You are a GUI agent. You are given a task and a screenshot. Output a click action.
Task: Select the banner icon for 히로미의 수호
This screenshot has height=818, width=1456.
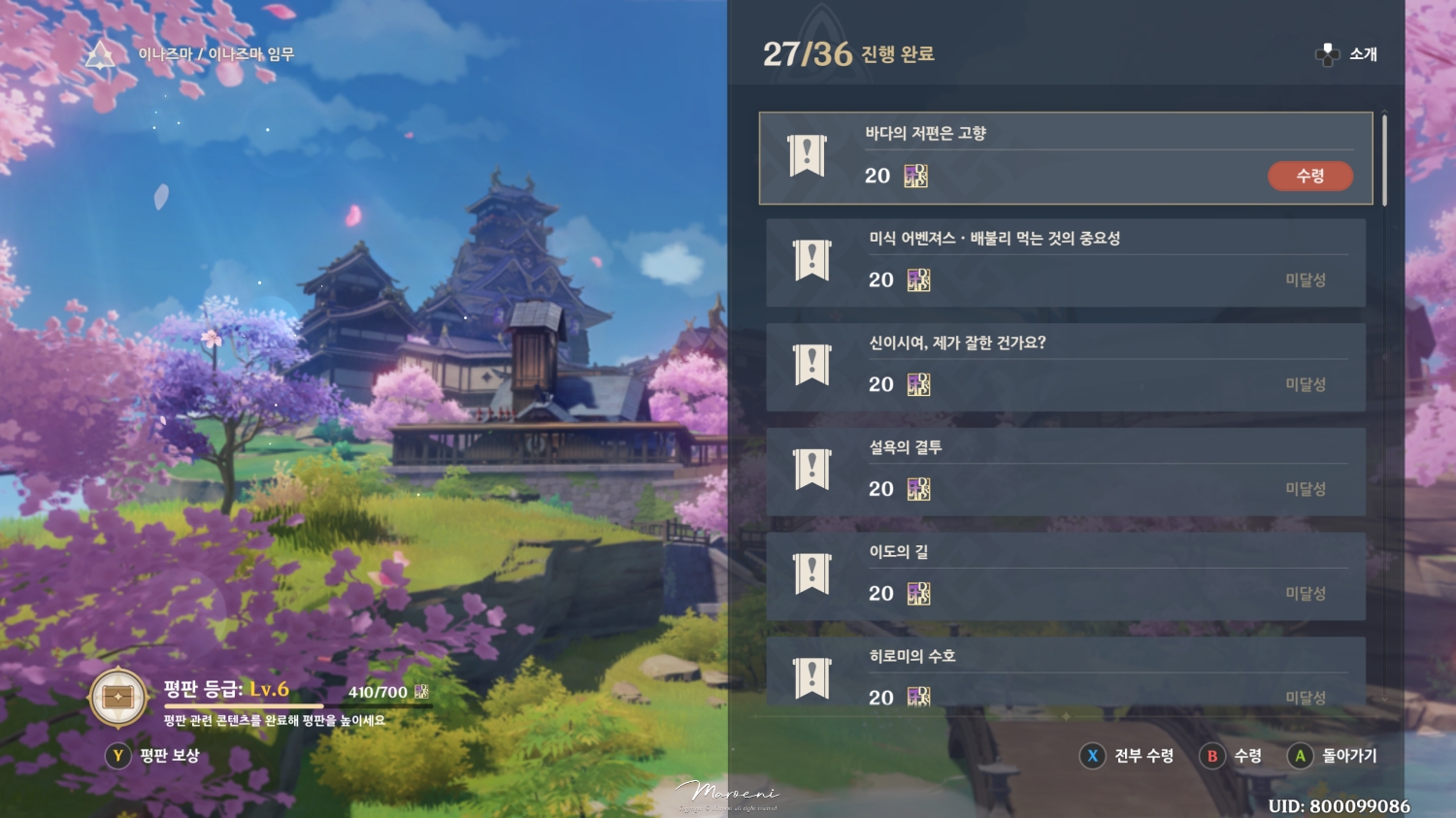tap(811, 676)
